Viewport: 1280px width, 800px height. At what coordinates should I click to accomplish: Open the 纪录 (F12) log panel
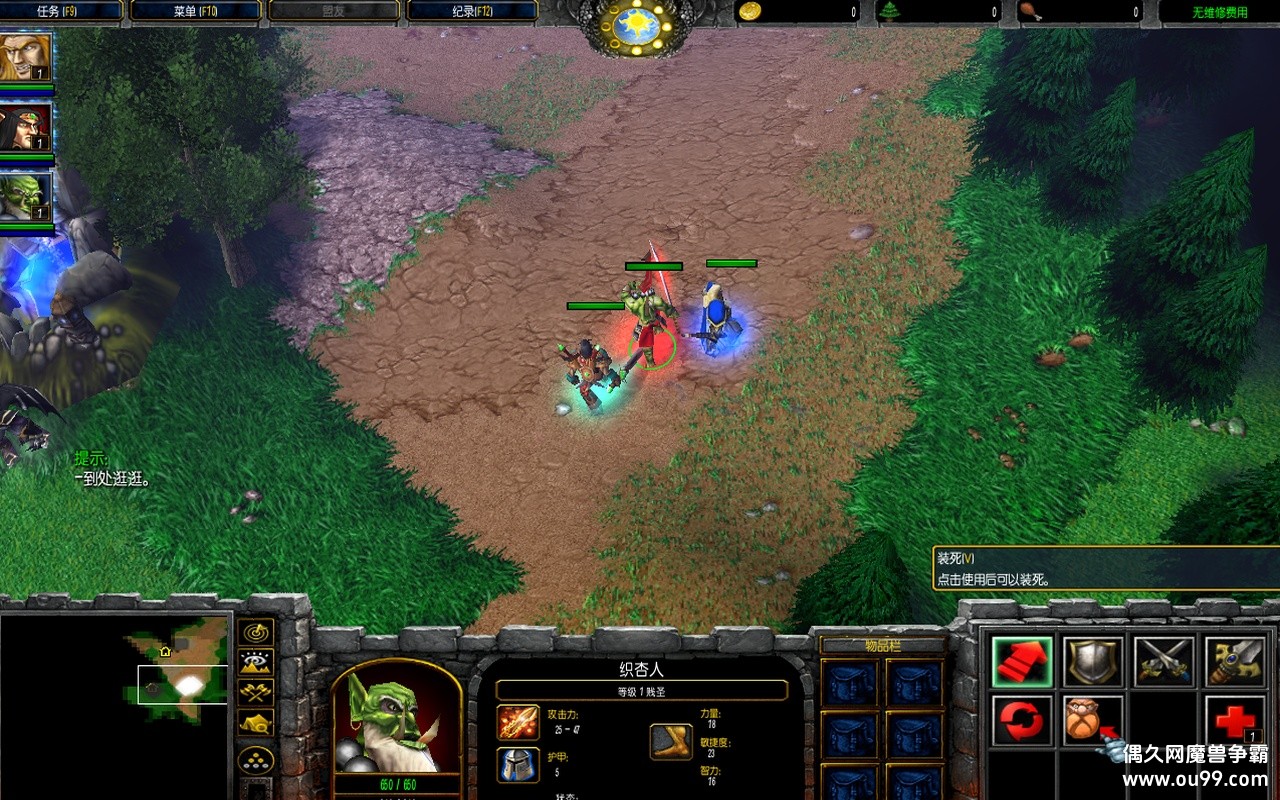tap(472, 12)
